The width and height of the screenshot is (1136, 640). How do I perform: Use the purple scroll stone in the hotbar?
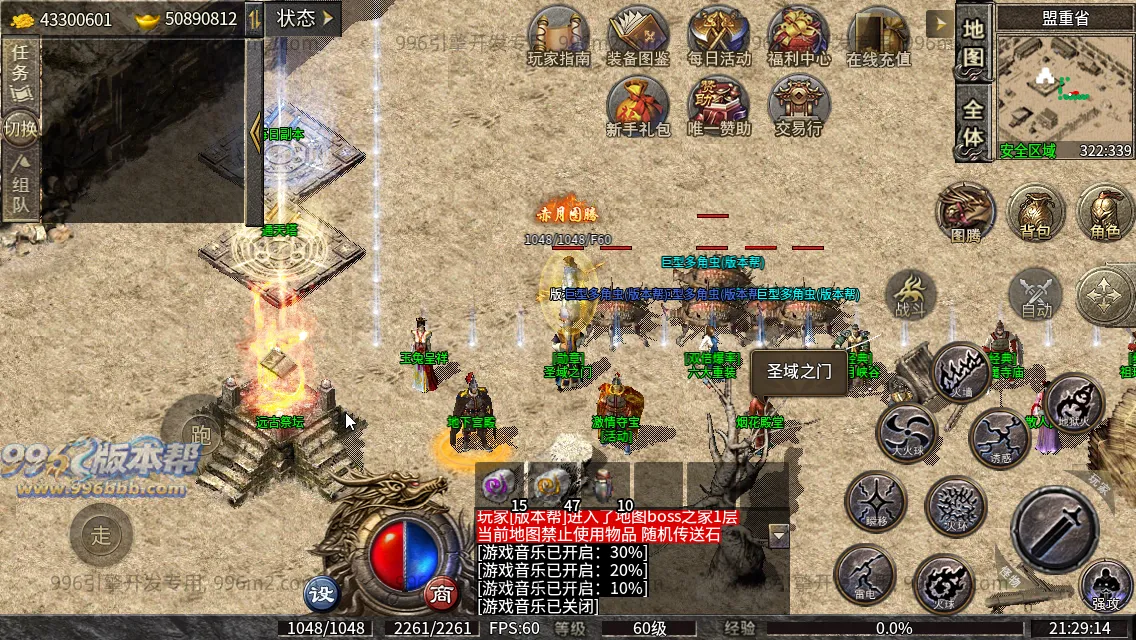495,483
